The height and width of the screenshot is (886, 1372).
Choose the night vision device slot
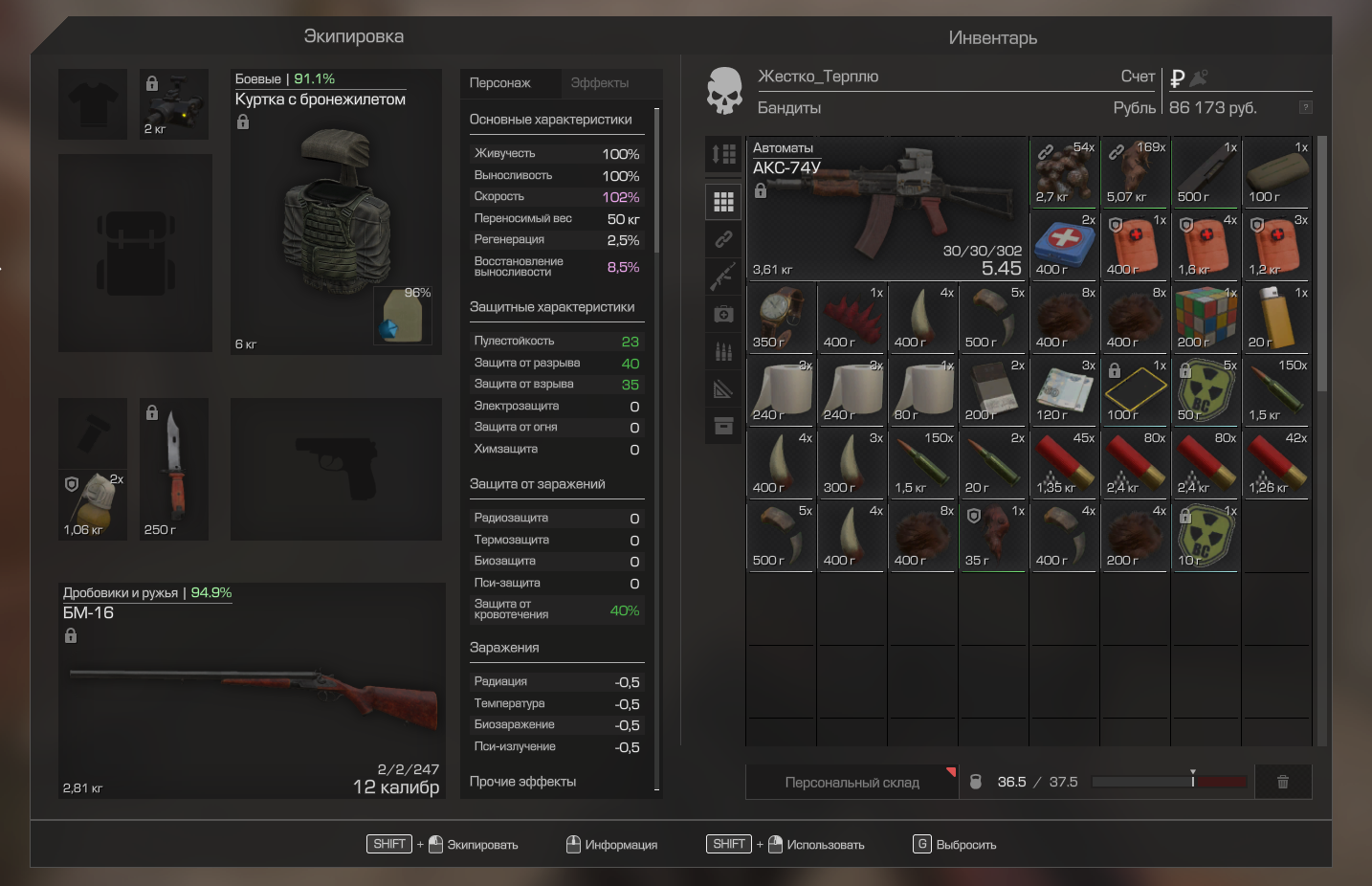click(x=174, y=104)
